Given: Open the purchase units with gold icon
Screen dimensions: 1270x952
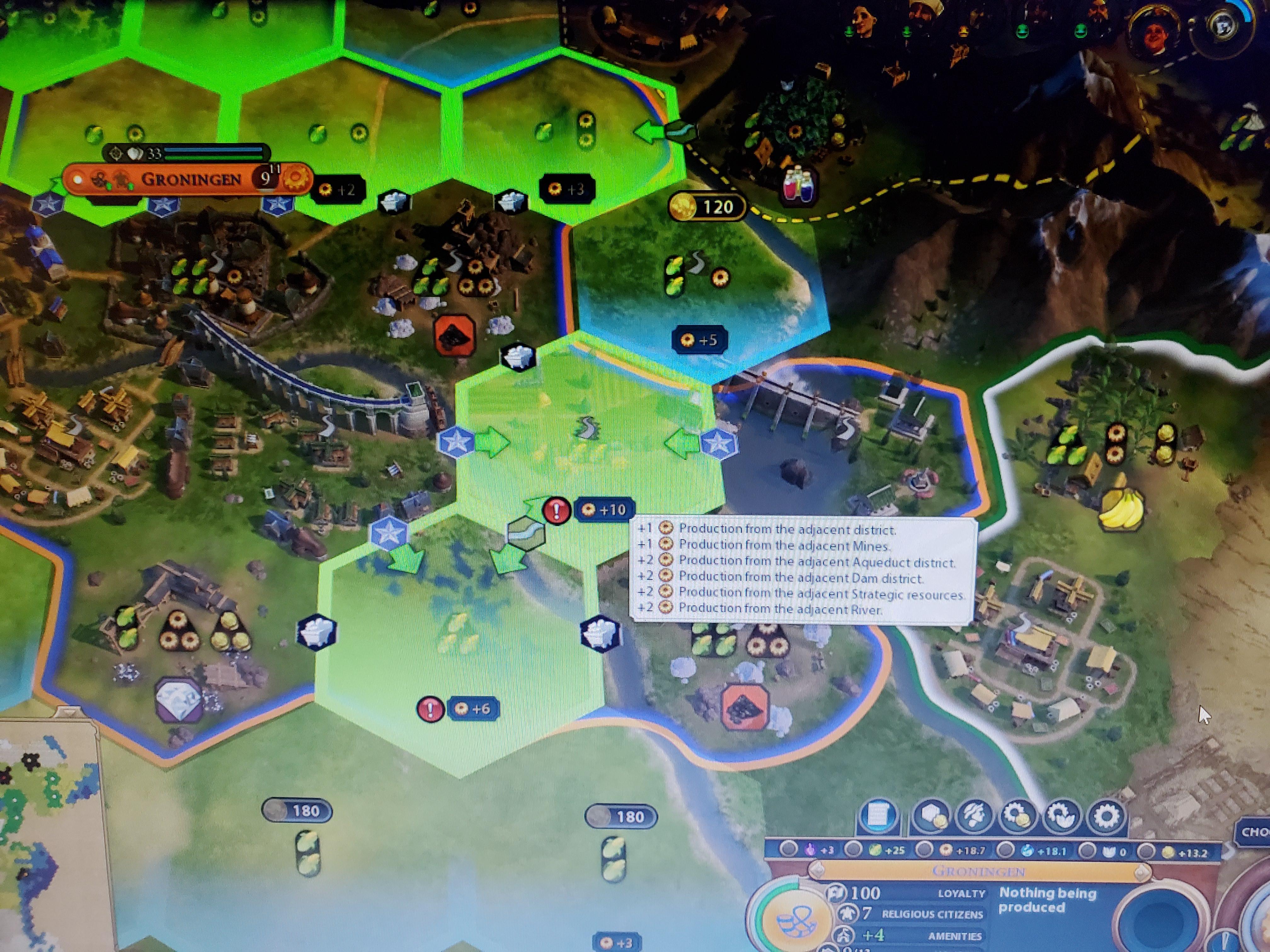Looking at the screenshot, I should pyautogui.click(x=974, y=815).
